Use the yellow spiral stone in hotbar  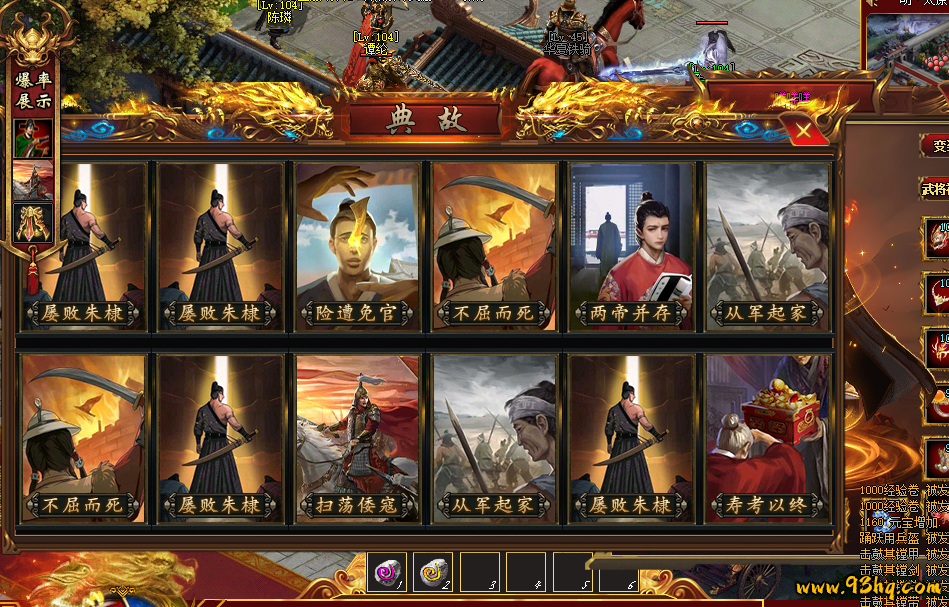pyautogui.click(x=433, y=572)
